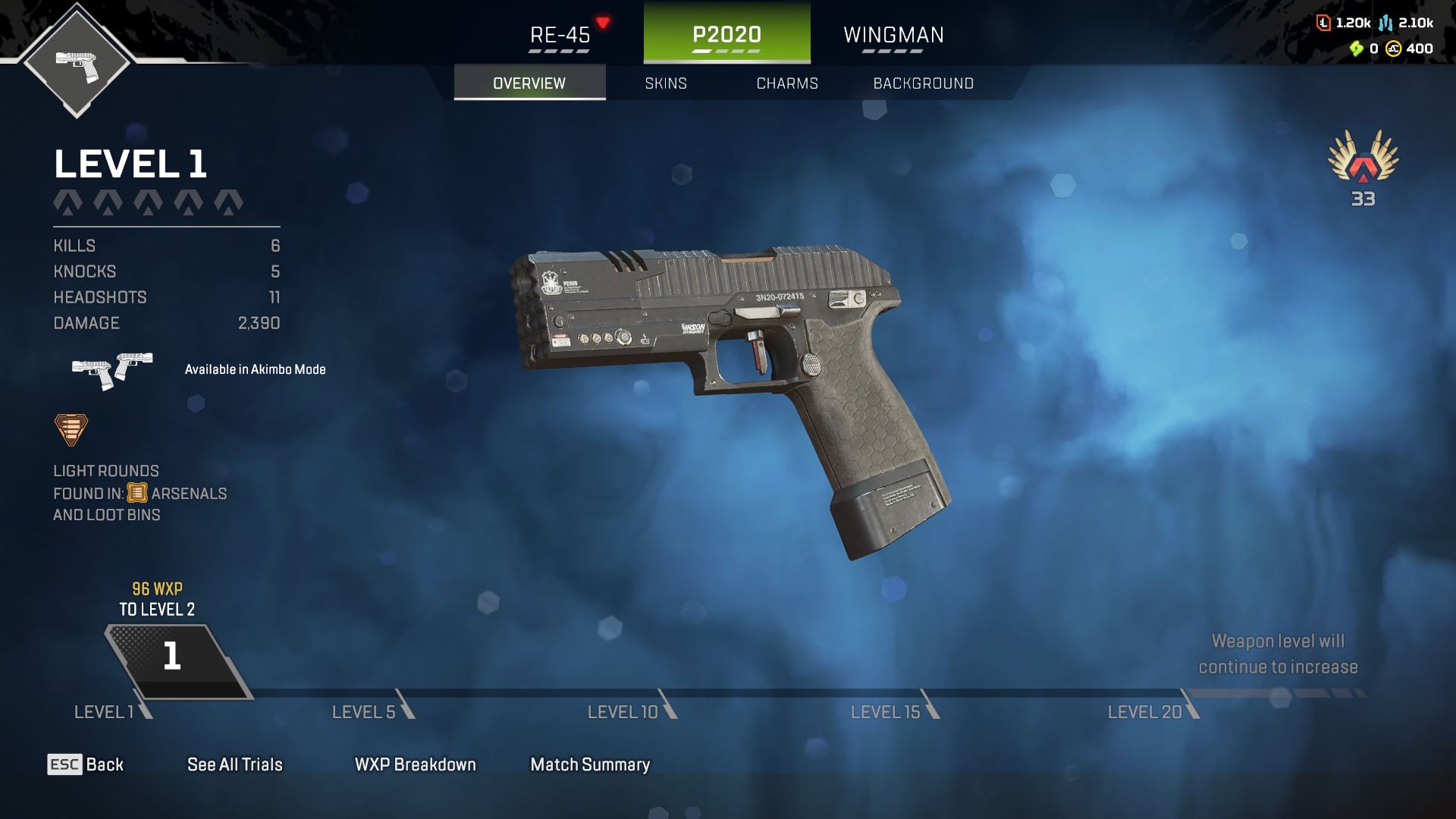The height and width of the screenshot is (819, 1456).
Task: Select the Level 15 milestone marker
Action: click(x=893, y=711)
